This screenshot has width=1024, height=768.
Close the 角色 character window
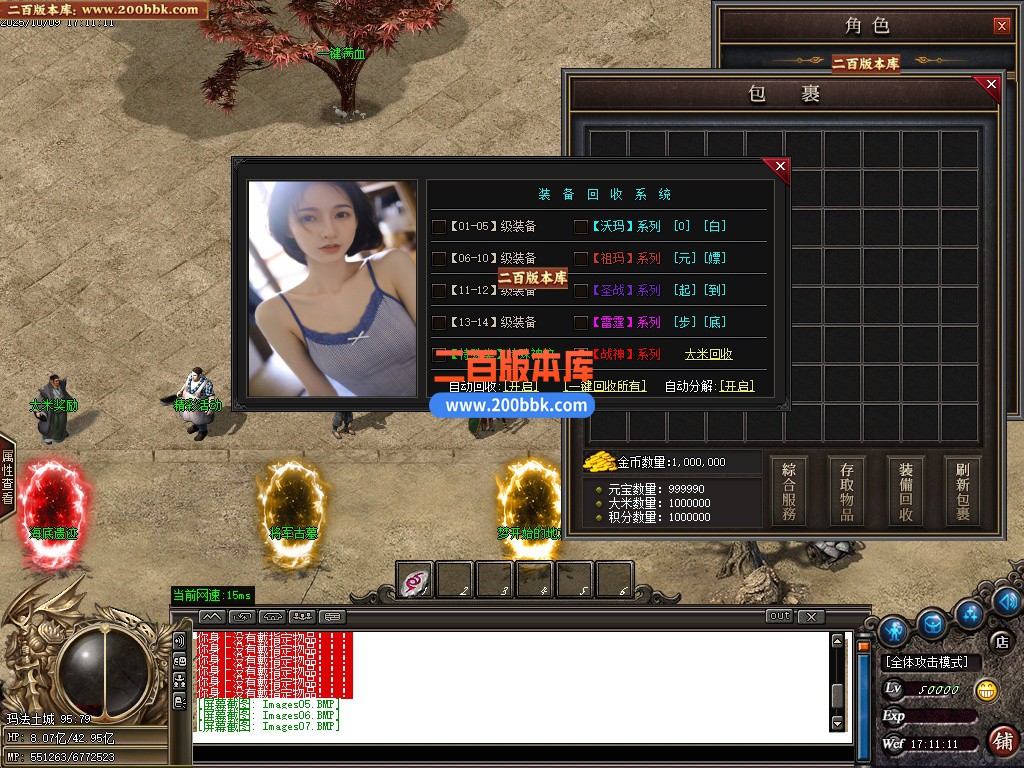coord(1001,26)
